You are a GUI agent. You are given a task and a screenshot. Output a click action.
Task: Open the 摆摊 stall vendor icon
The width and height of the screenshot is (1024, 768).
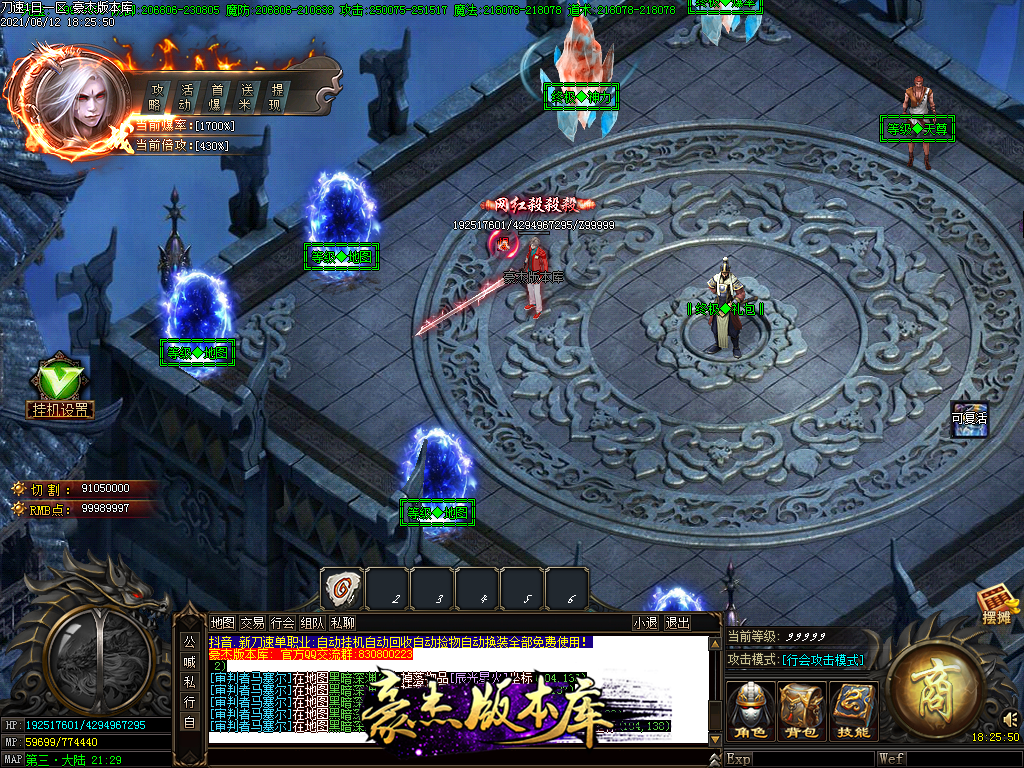coord(996,605)
